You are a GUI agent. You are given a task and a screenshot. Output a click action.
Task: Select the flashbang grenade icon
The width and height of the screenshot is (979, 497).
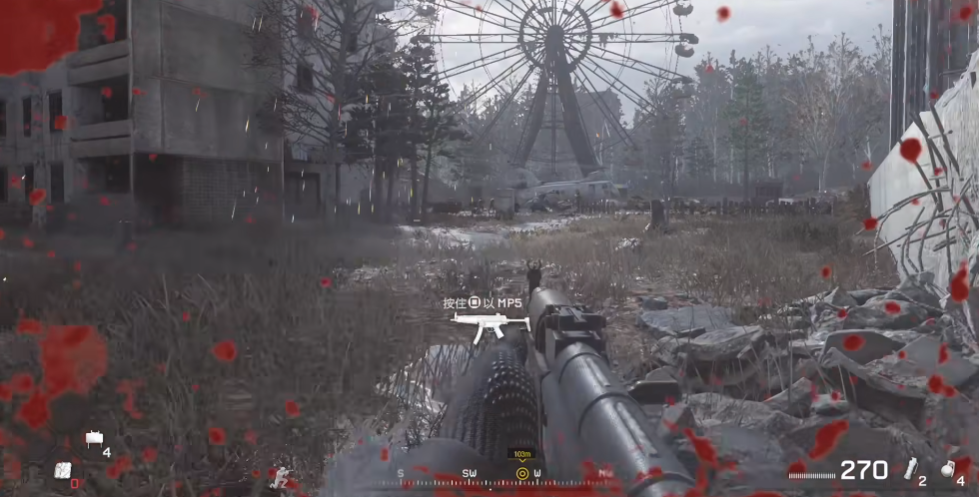click(911, 469)
